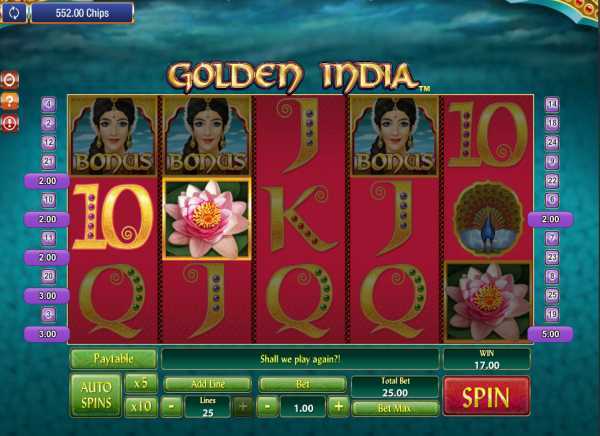600x436 pixels.
Task: Select payline number 21 marker
Action: coord(48,161)
